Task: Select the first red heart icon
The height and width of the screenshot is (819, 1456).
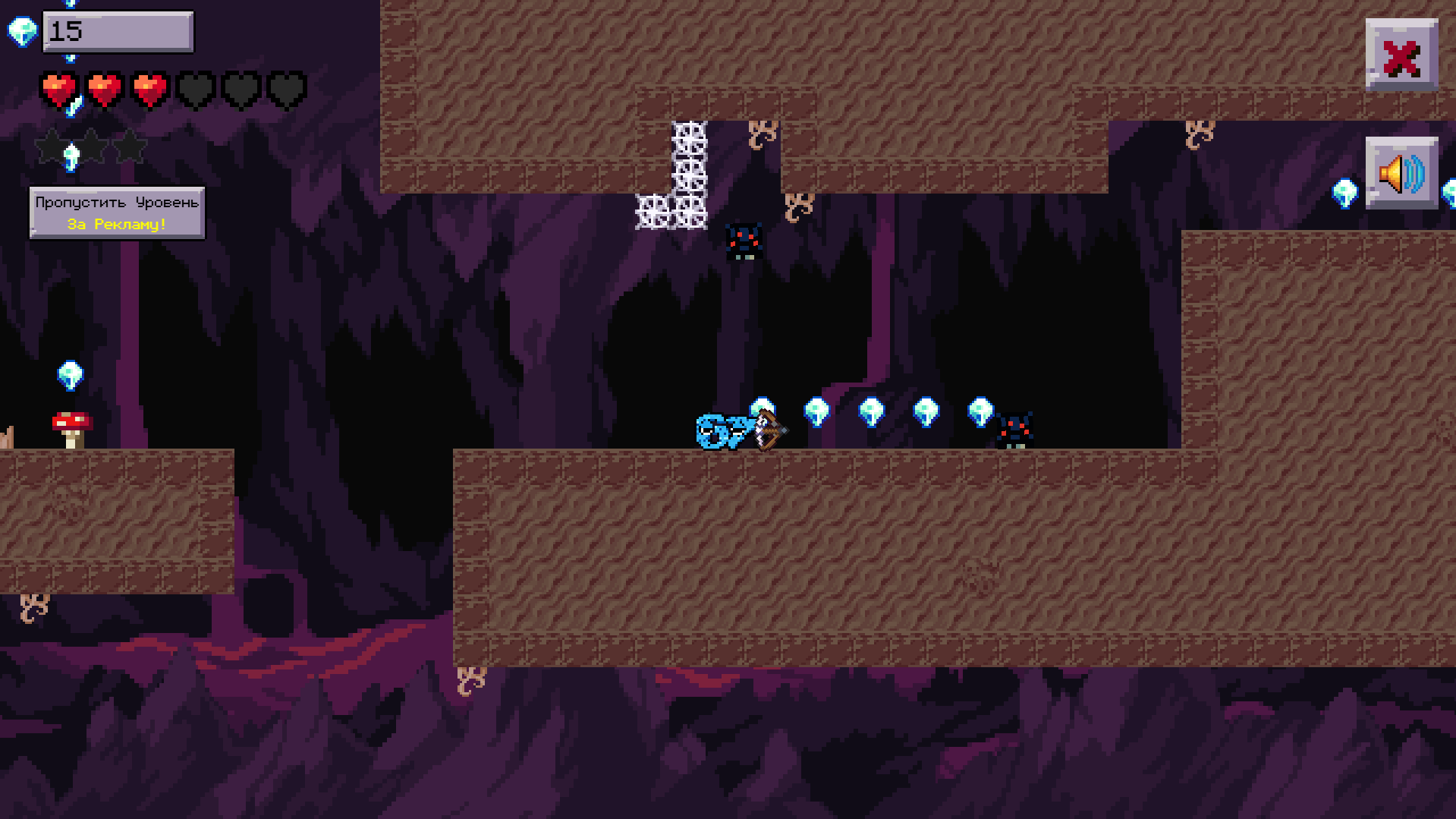Action: click(58, 89)
